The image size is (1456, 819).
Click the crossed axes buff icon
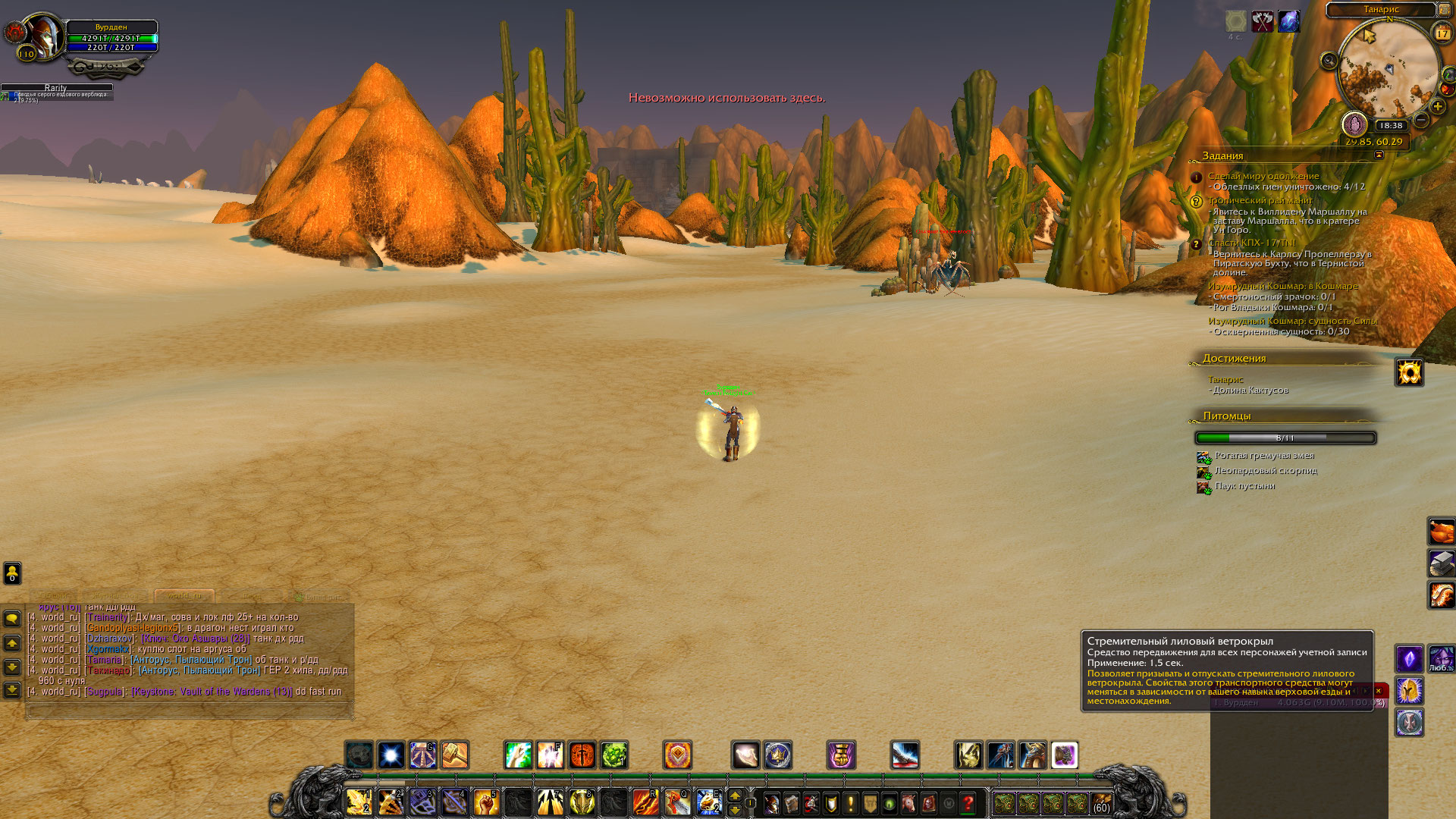[1263, 21]
